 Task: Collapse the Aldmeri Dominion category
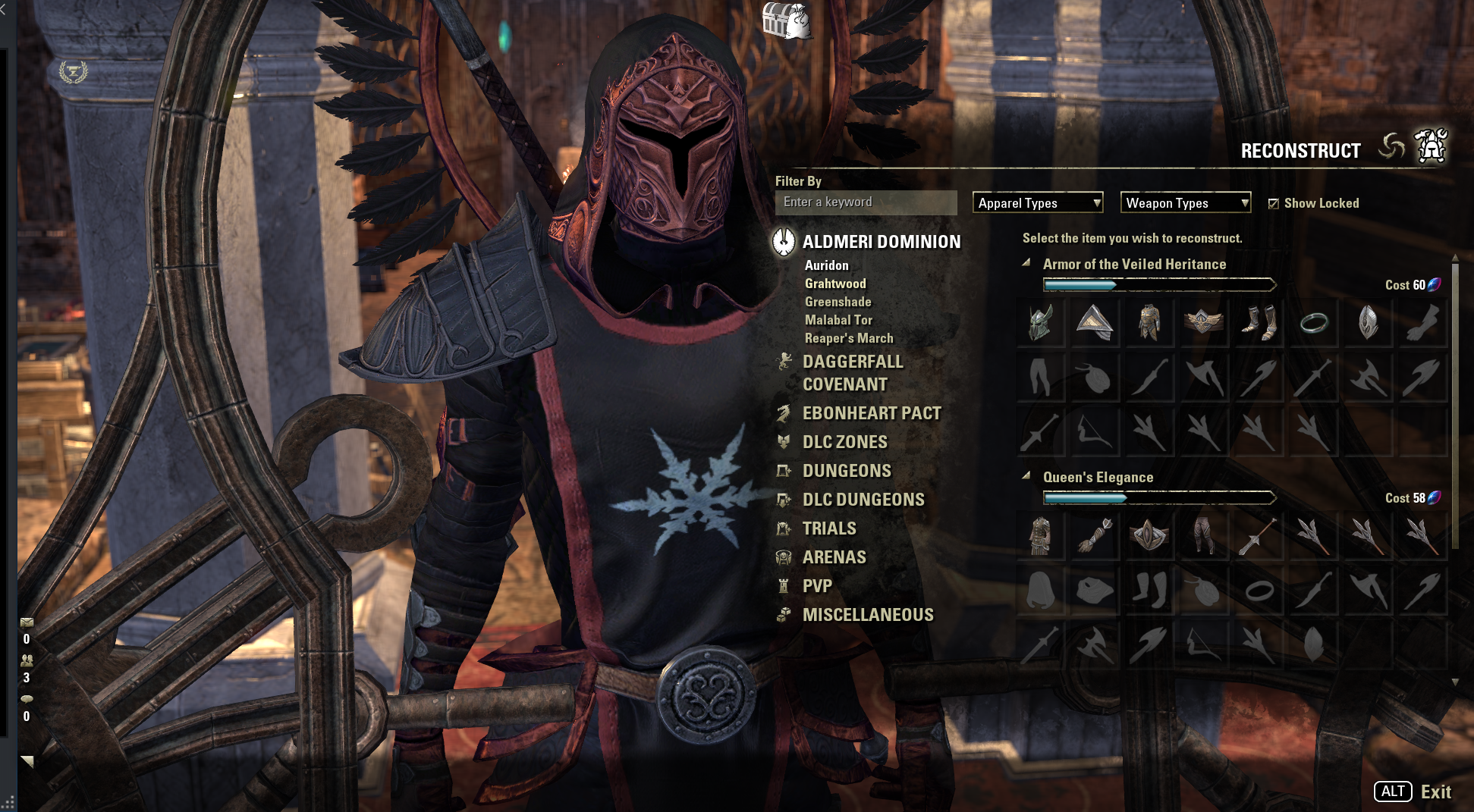click(x=881, y=242)
